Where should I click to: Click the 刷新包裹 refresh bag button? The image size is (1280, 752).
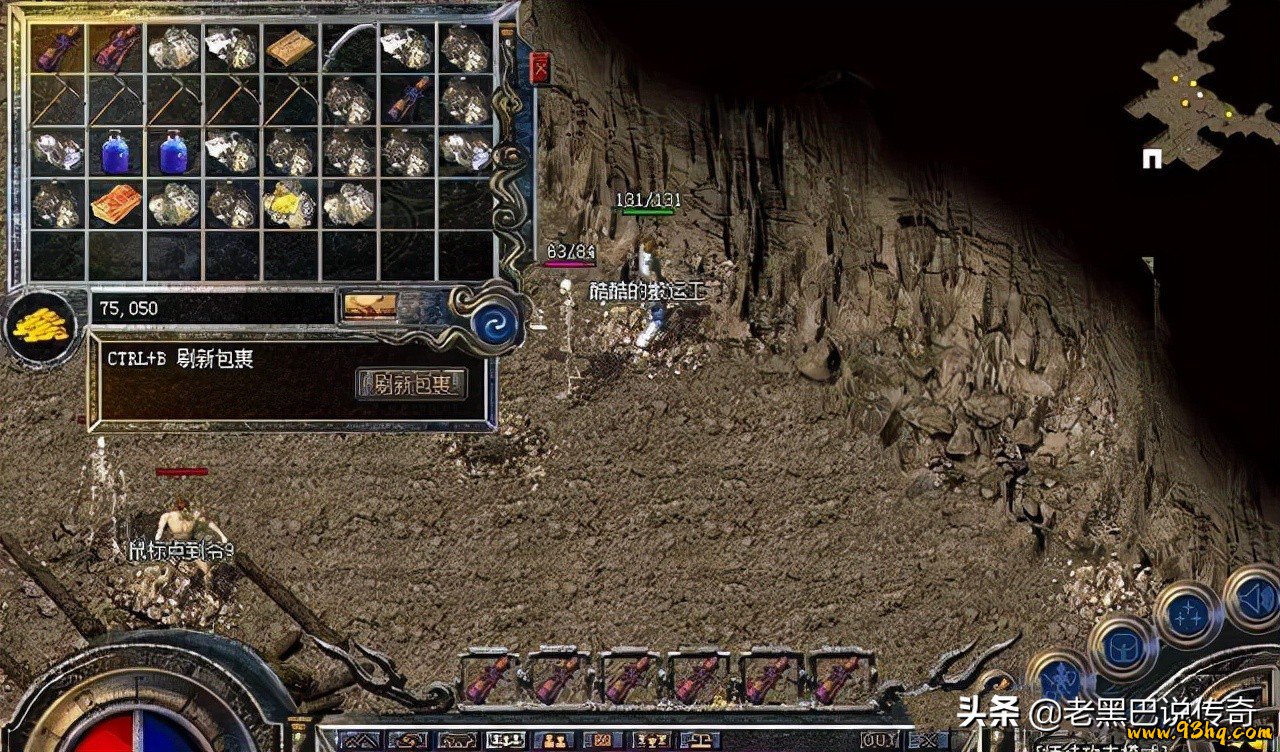click(411, 383)
